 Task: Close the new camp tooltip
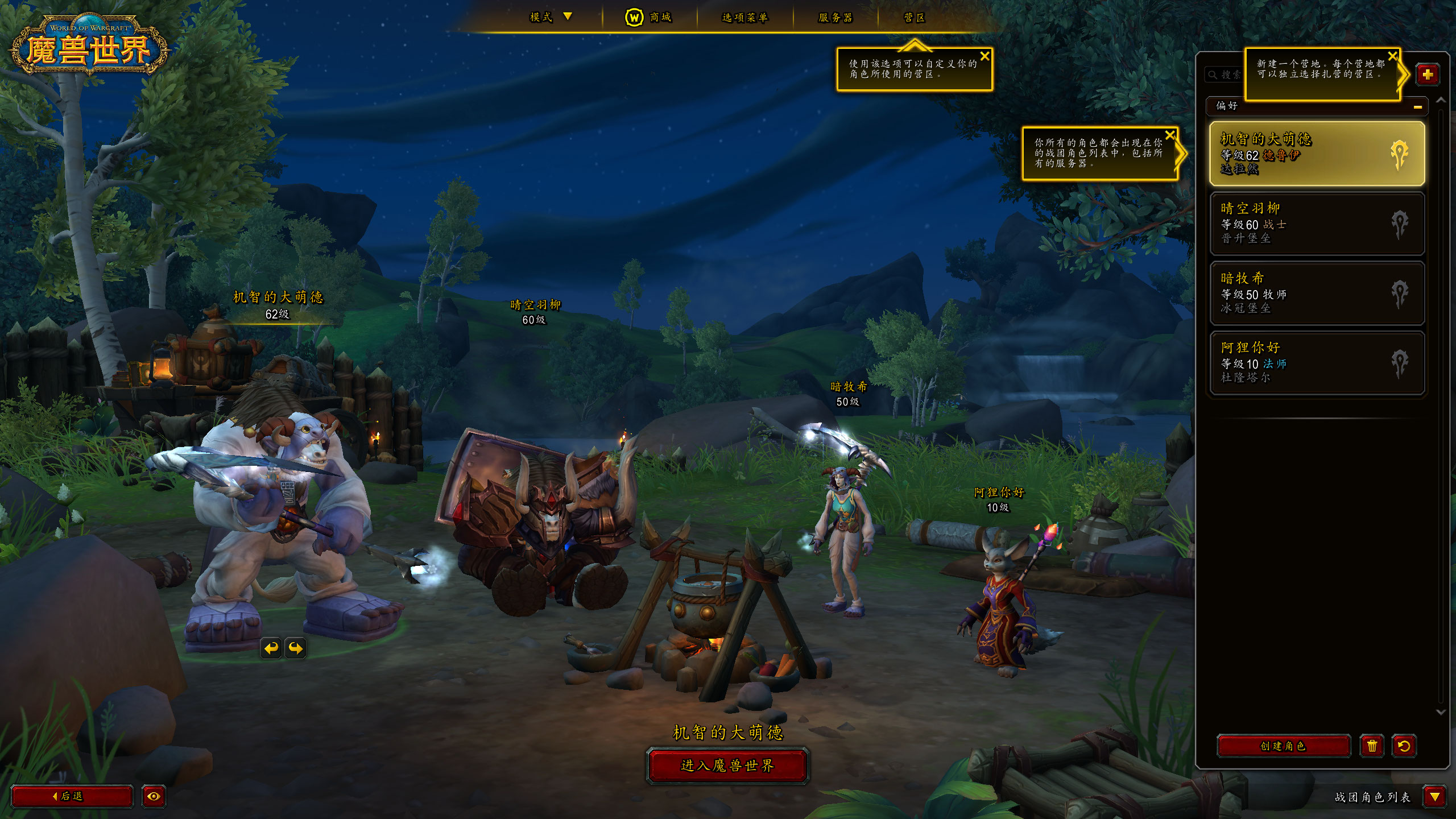(x=1392, y=56)
